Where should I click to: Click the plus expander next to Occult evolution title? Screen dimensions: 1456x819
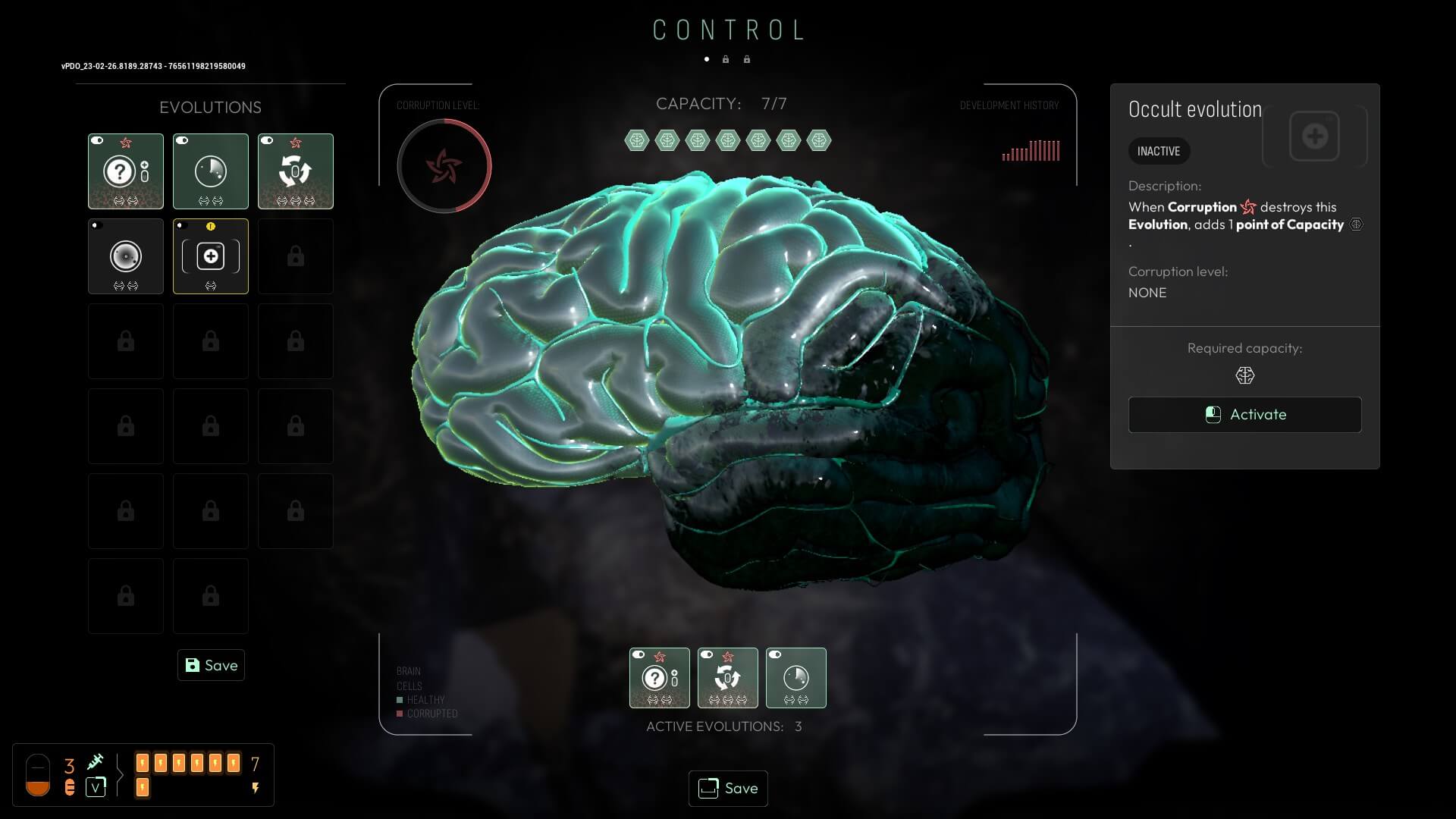1314,136
